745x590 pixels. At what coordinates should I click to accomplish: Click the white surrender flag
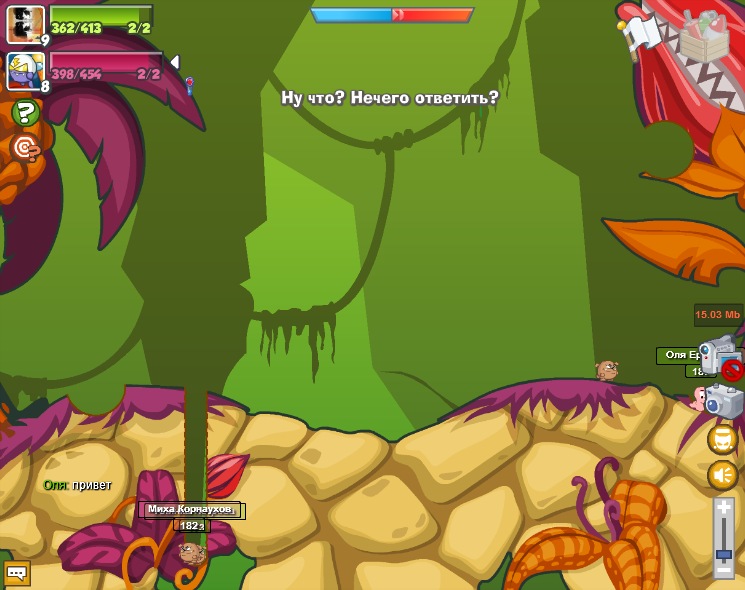click(x=639, y=33)
